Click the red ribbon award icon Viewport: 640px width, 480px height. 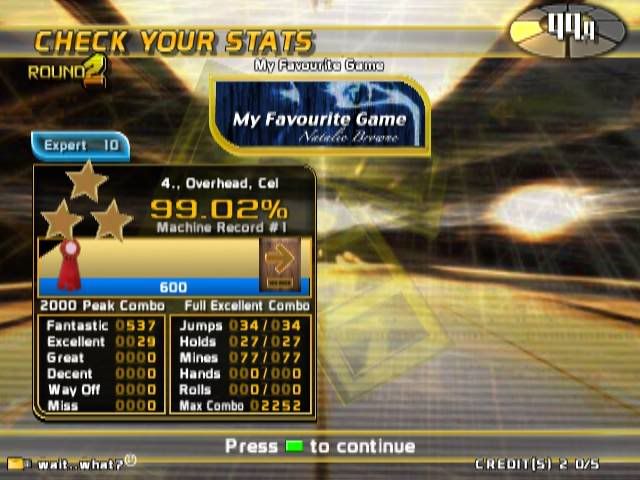(69, 262)
